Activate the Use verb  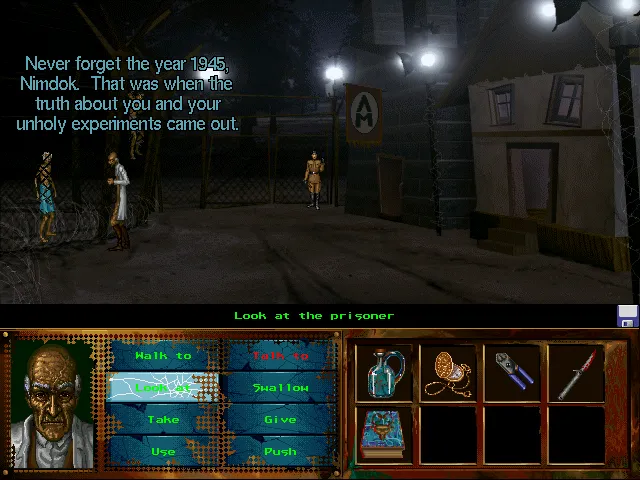(x=163, y=452)
